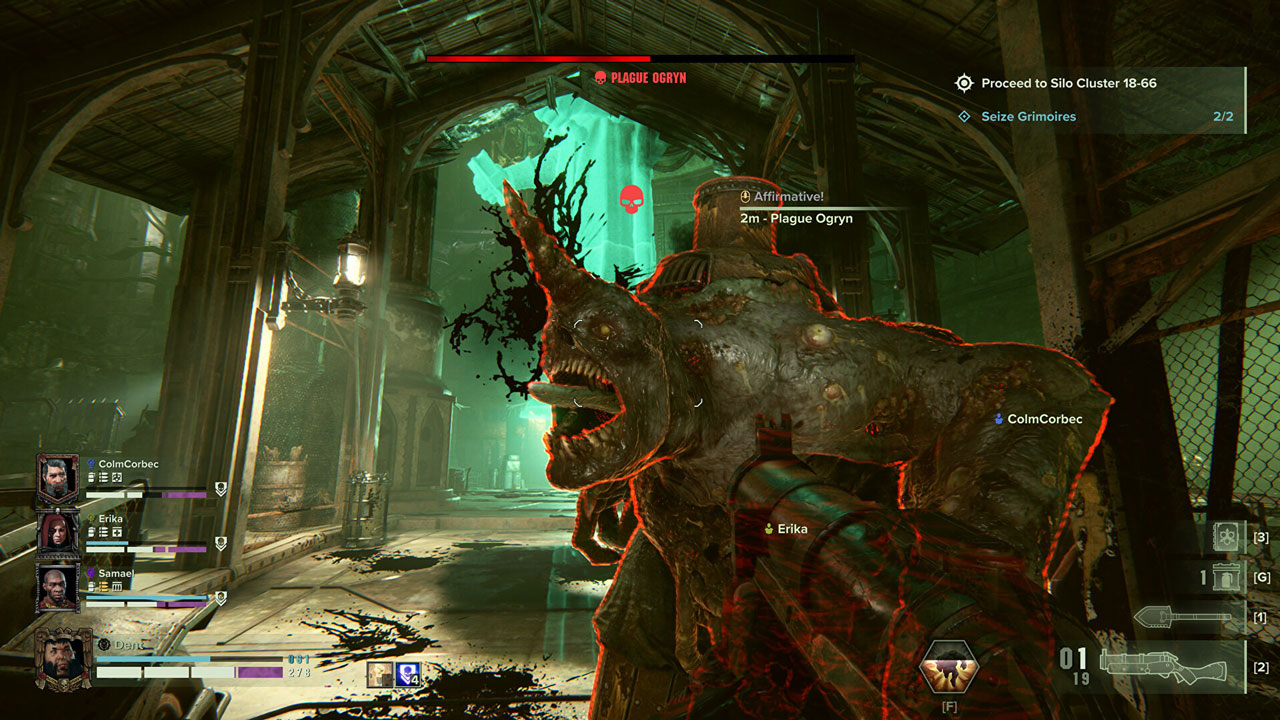This screenshot has width=1280, height=720.
Task: Select Erika's red-hooded portrait
Action: click(x=57, y=532)
